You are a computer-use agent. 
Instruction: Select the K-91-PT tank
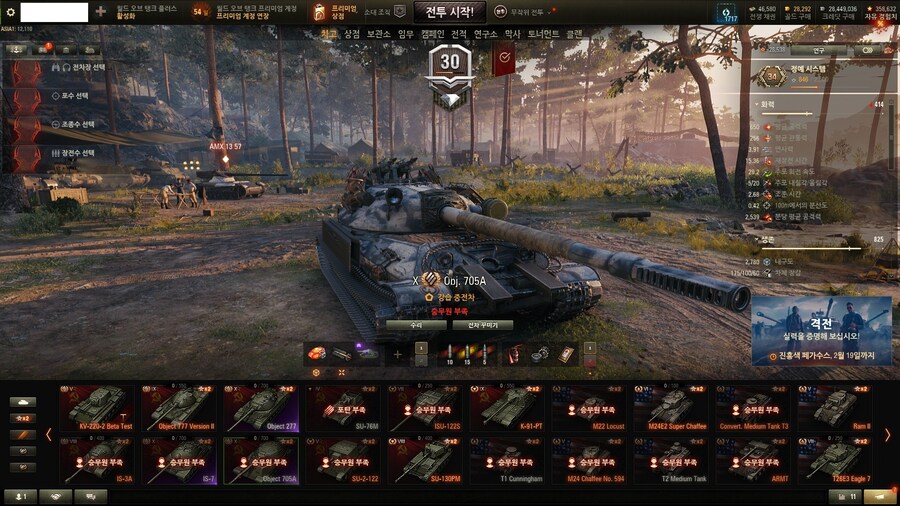click(x=506, y=408)
